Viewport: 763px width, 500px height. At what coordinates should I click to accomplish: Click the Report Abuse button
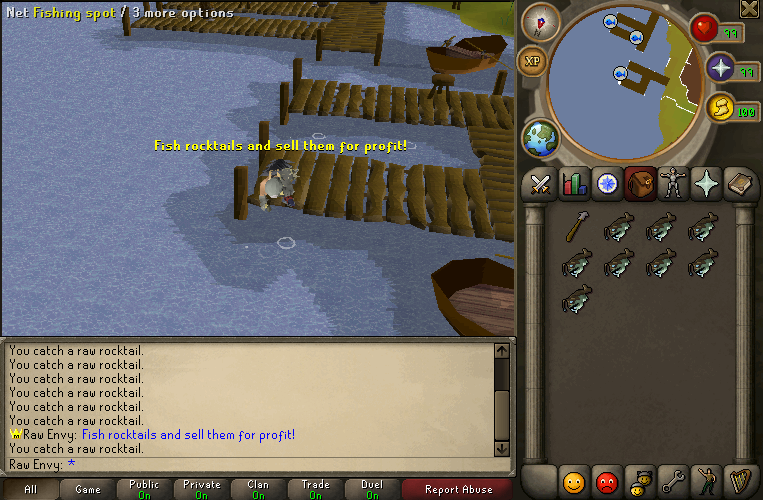pyautogui.click(x=458, y=490)
